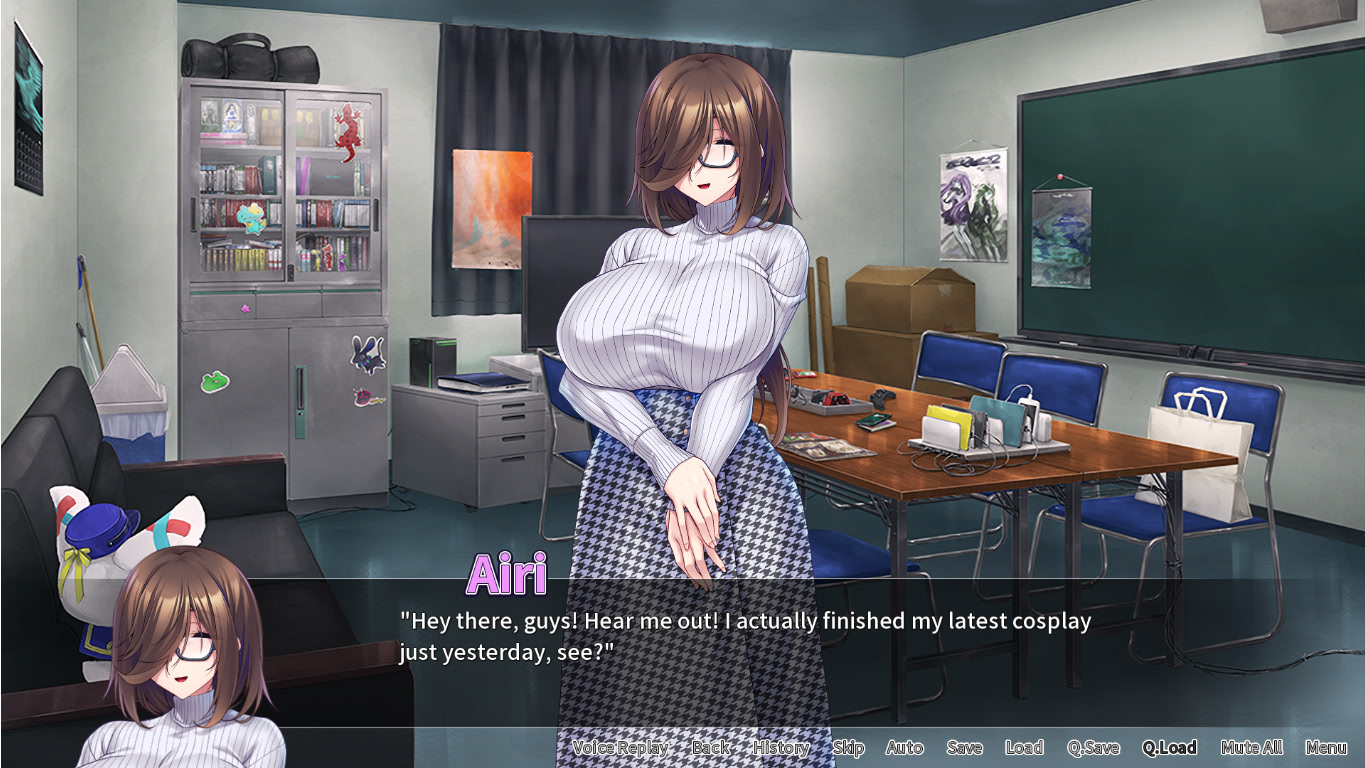Toggle Mute All audio
1365x768 pixels.
[x=1252, y=748]
